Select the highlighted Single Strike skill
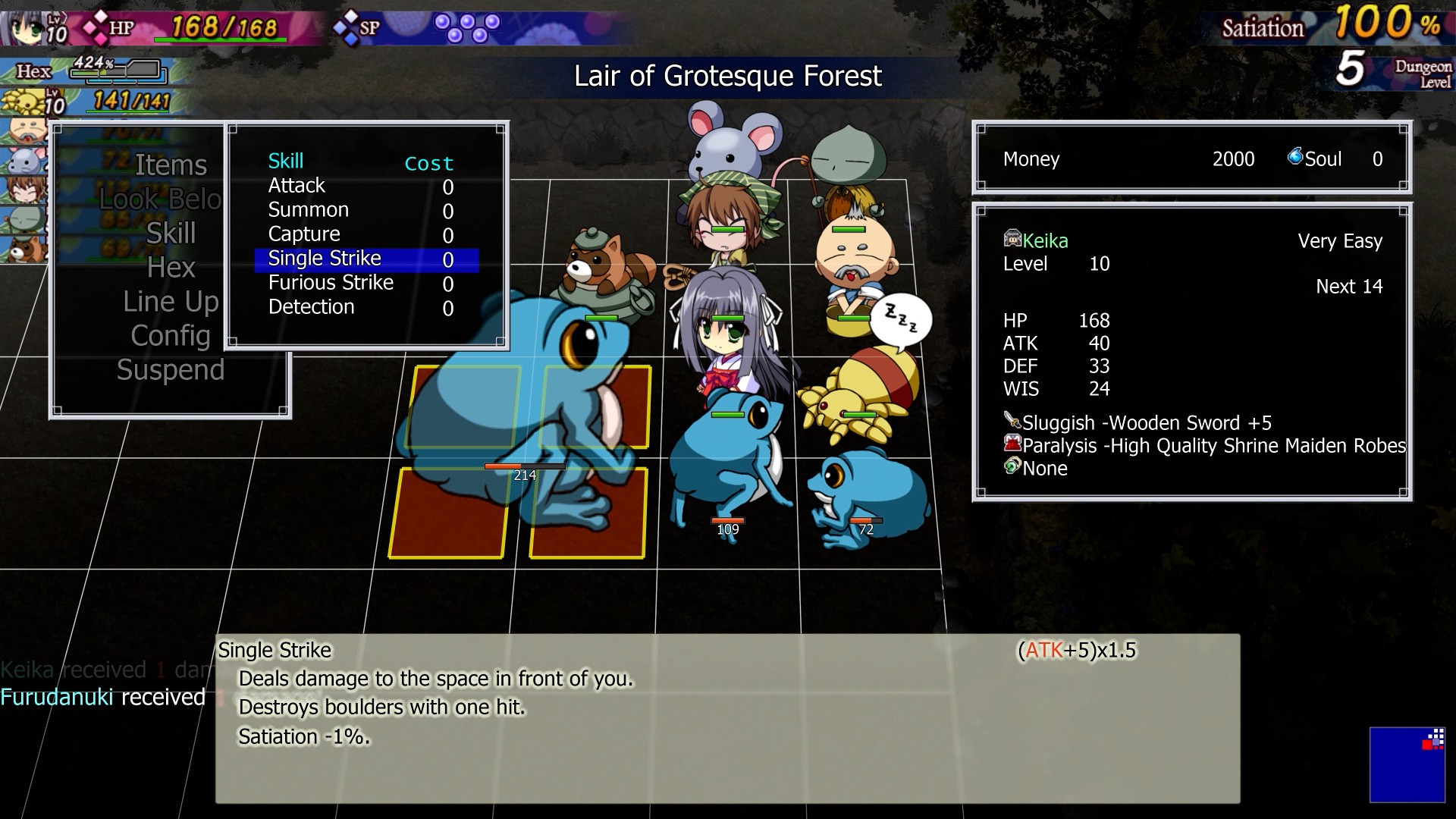This screenshot has width=1456, height=819. click(x=325, y=259)
